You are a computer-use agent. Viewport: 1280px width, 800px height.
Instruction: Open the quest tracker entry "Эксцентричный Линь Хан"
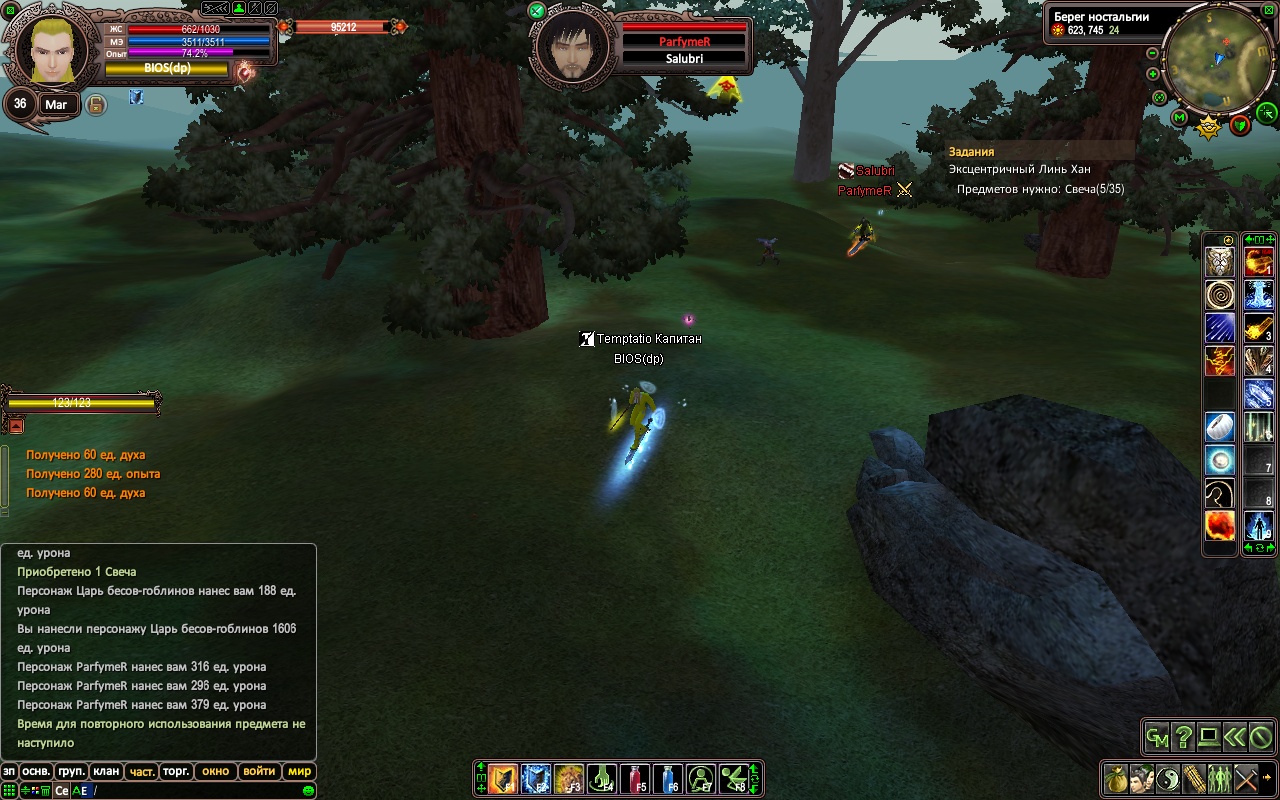coord(1019,170)
